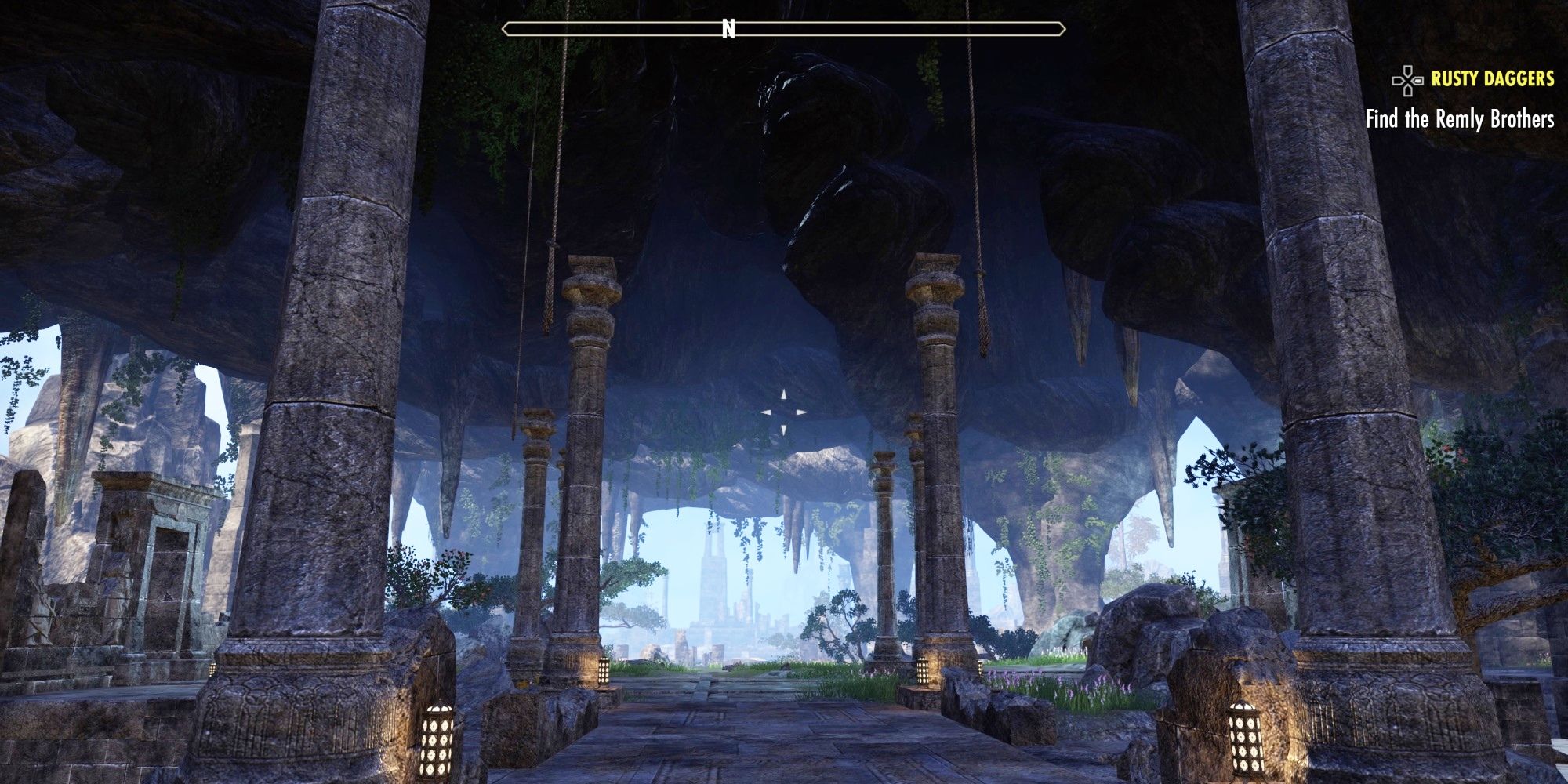Click the gamepad icon beside Rusty Daggers
Screen dimensions: 1568x784
[1406, 81]
